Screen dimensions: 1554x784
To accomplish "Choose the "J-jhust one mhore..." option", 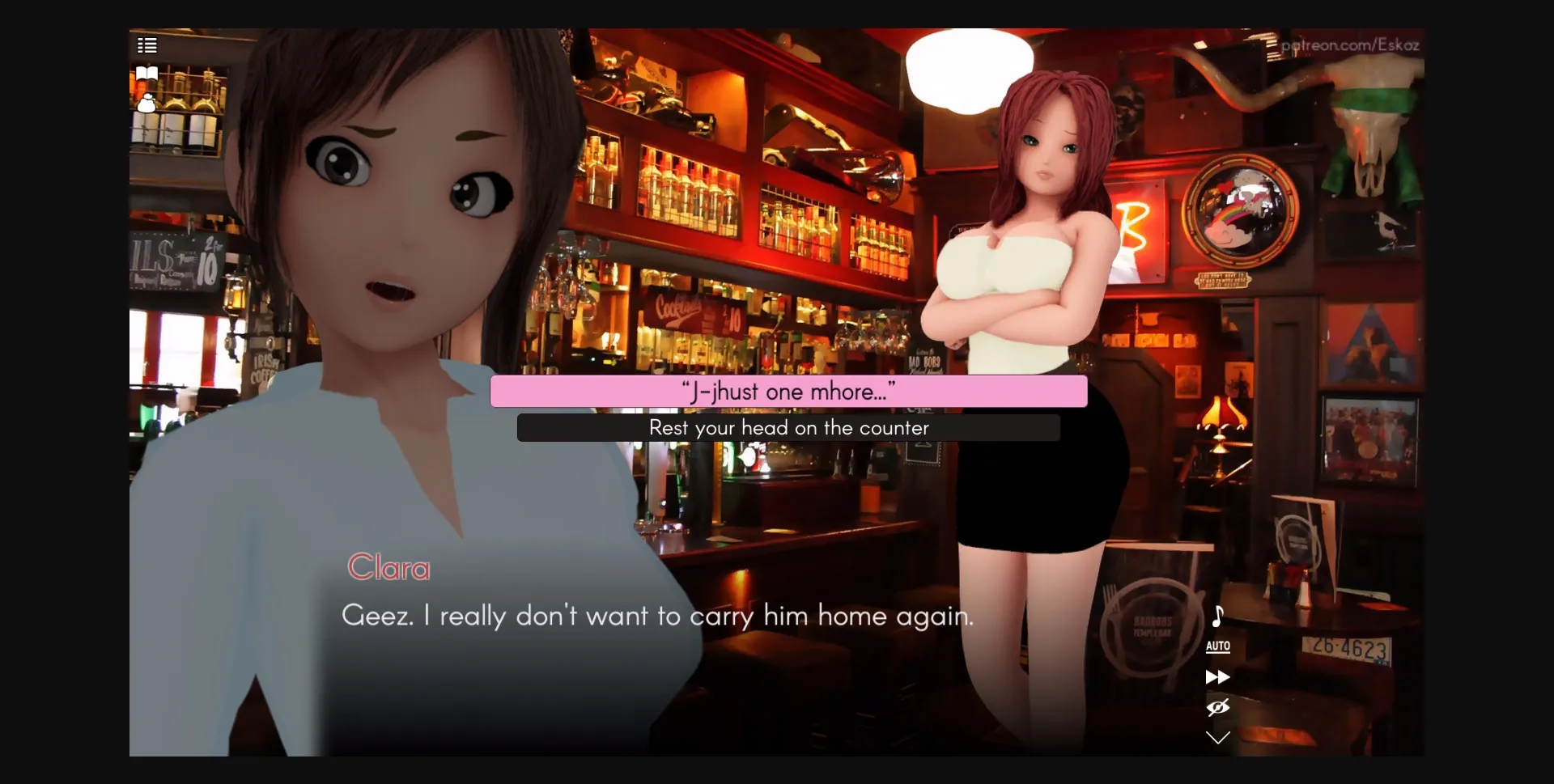I will (x=788, y=391).
